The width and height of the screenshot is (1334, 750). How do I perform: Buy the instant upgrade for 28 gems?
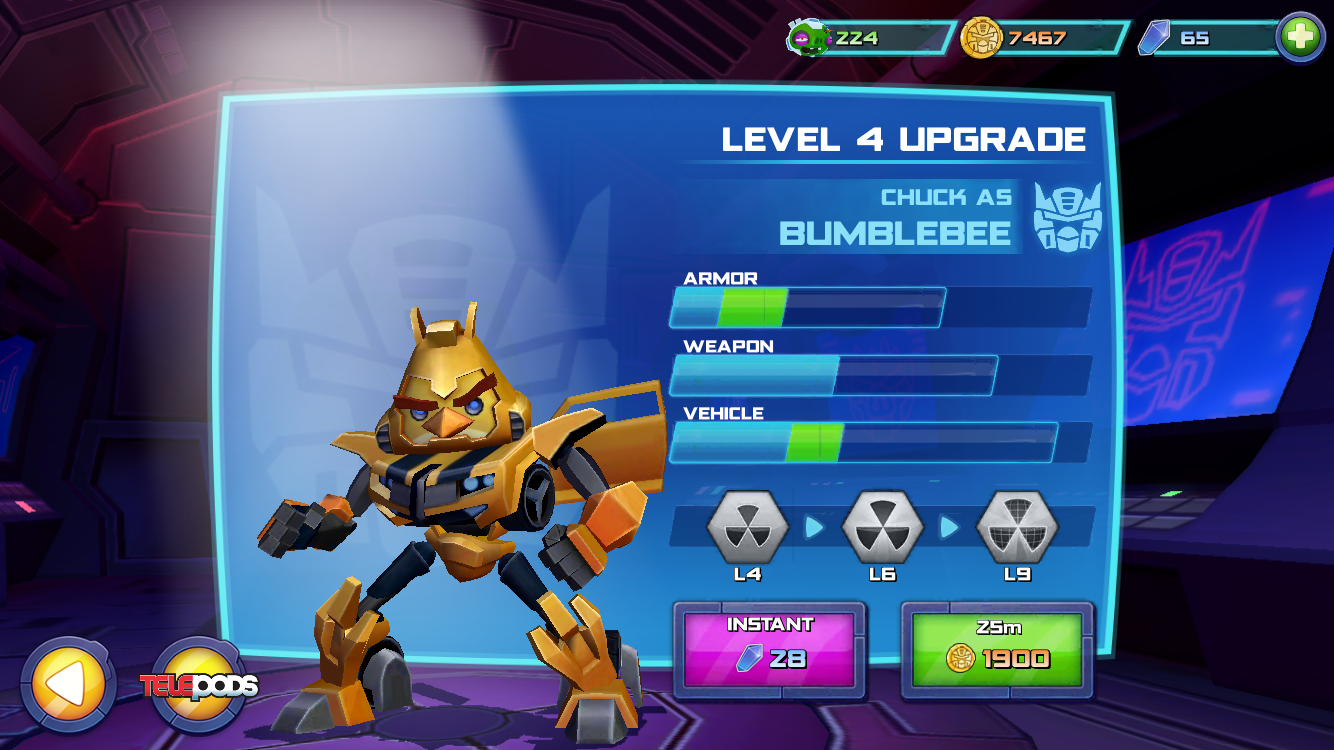[x=769, y=649]
